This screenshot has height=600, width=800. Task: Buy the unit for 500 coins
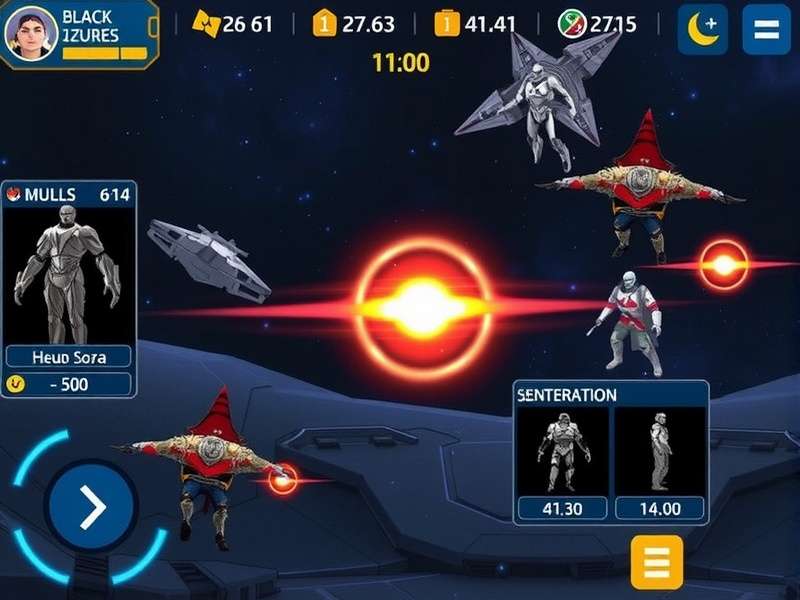(68, 384)
